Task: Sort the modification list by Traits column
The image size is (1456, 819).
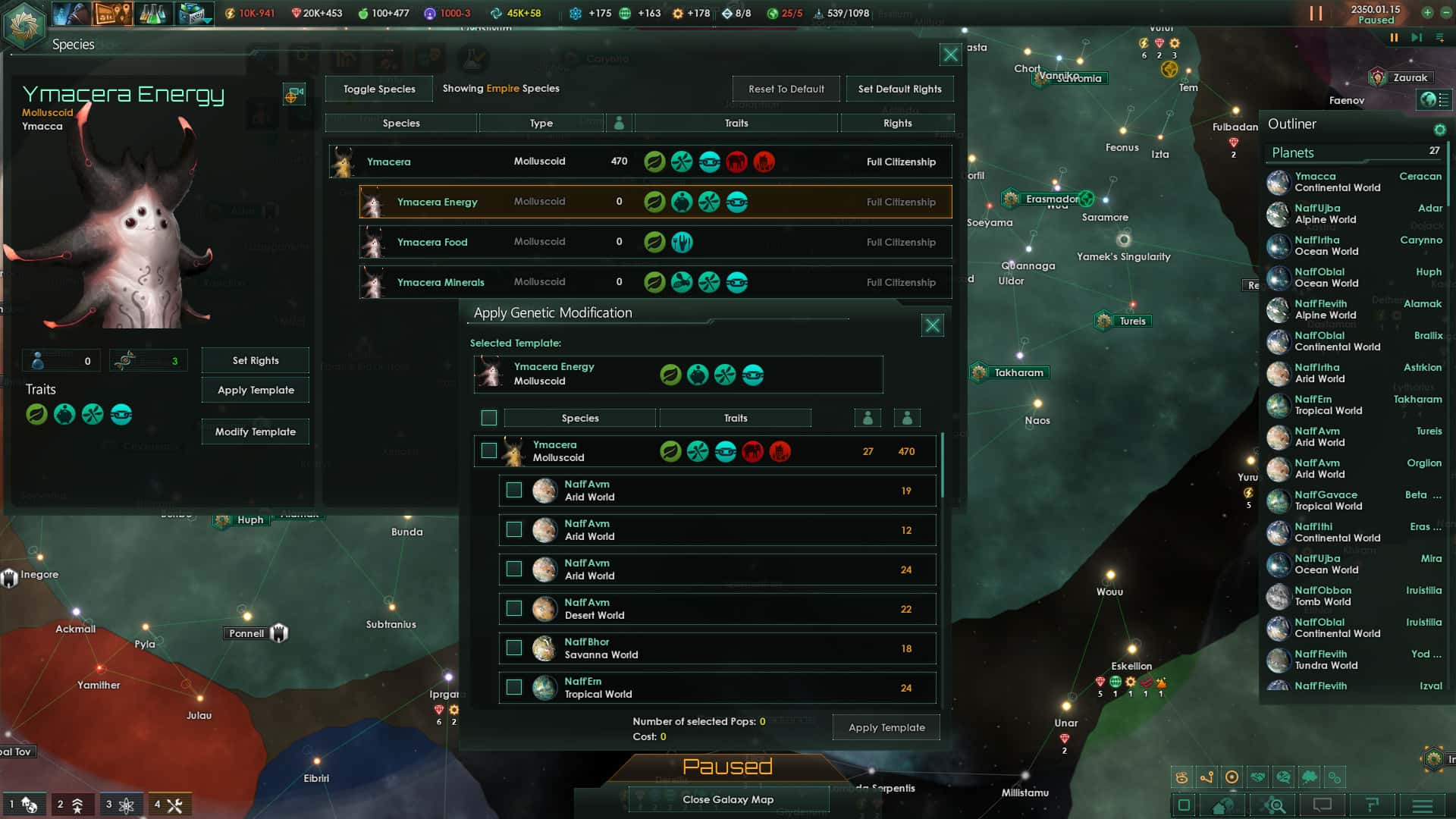Action: tap(735, 418)
